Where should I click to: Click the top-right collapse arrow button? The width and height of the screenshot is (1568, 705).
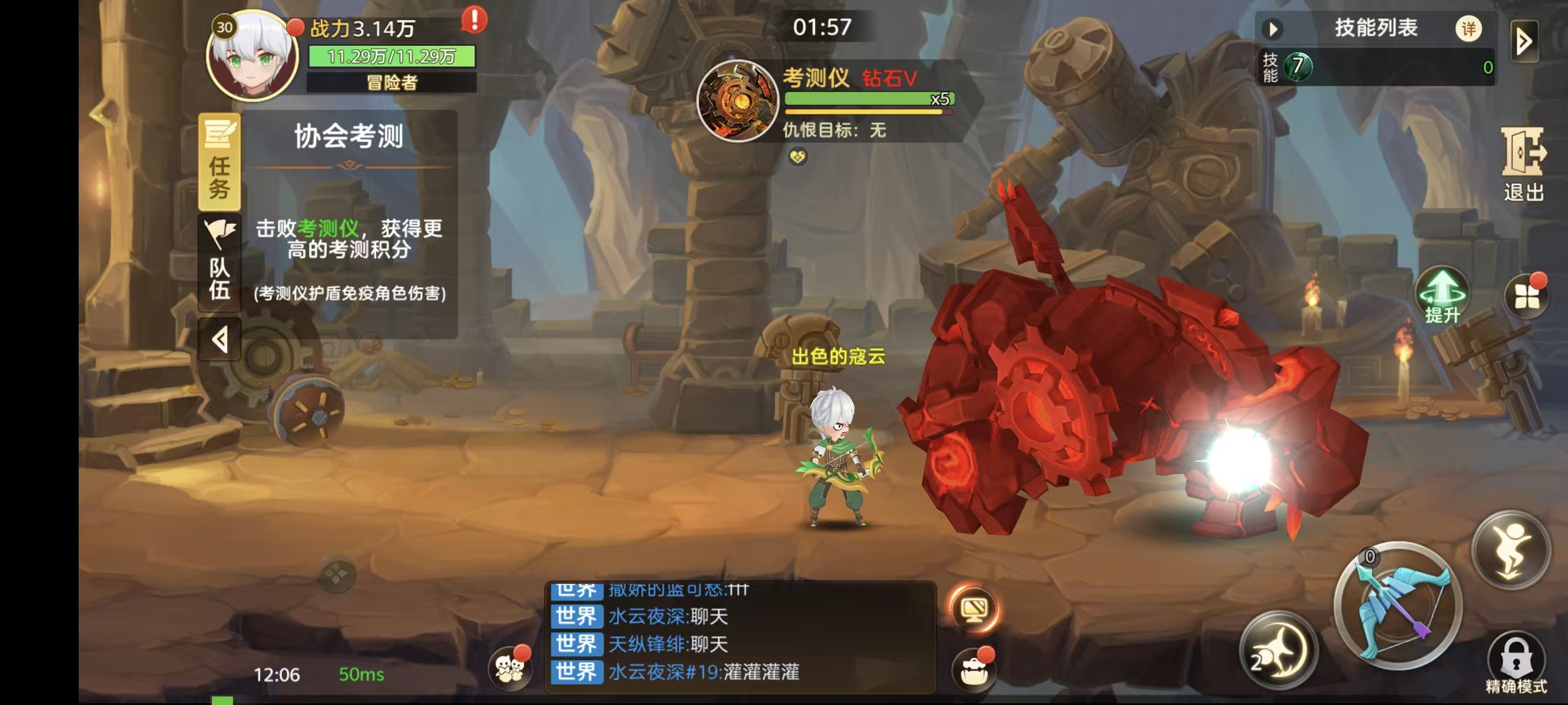tap(1524, 41)
